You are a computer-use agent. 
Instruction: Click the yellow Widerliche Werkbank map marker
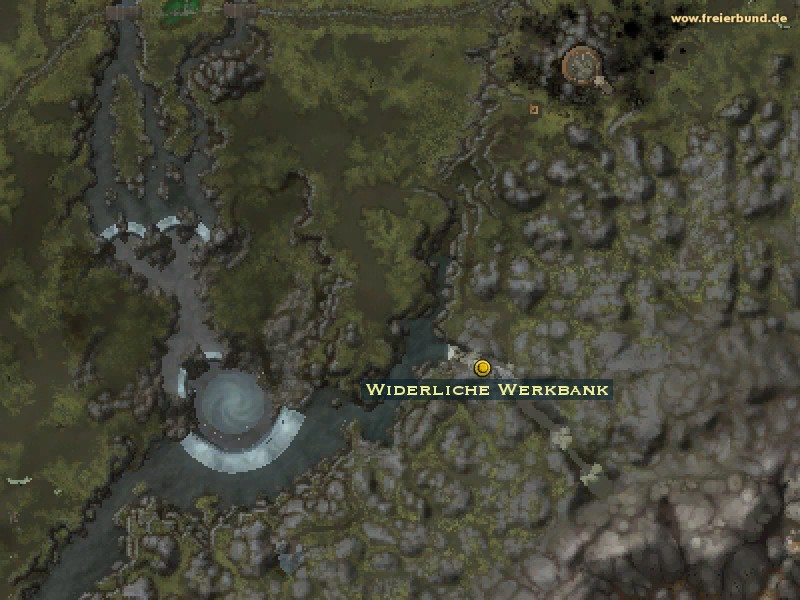[x=484, y=368]
